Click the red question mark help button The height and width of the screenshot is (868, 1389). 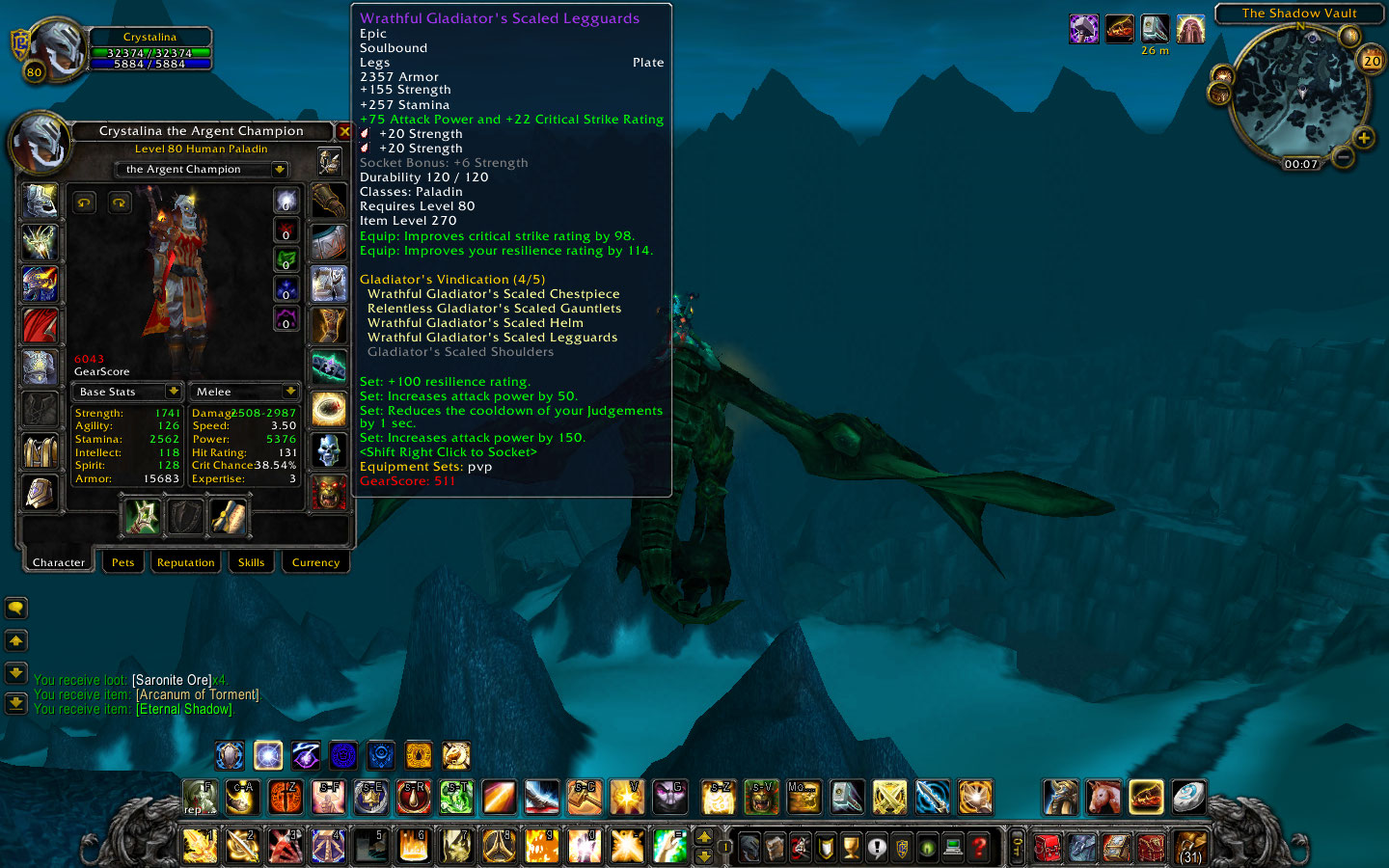tap(979, 847)
